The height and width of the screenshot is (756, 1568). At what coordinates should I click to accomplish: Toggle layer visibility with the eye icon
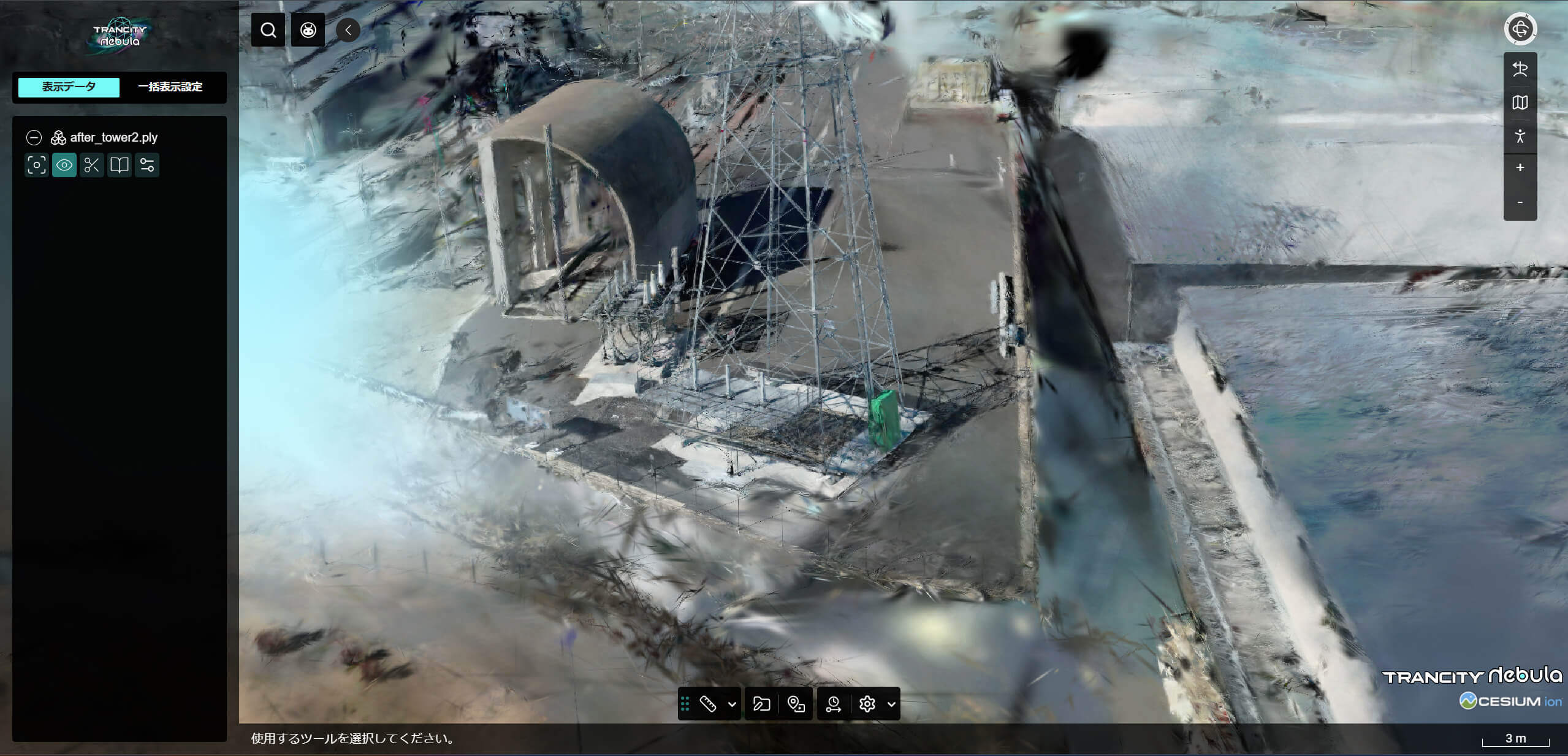tap(64, 165)
